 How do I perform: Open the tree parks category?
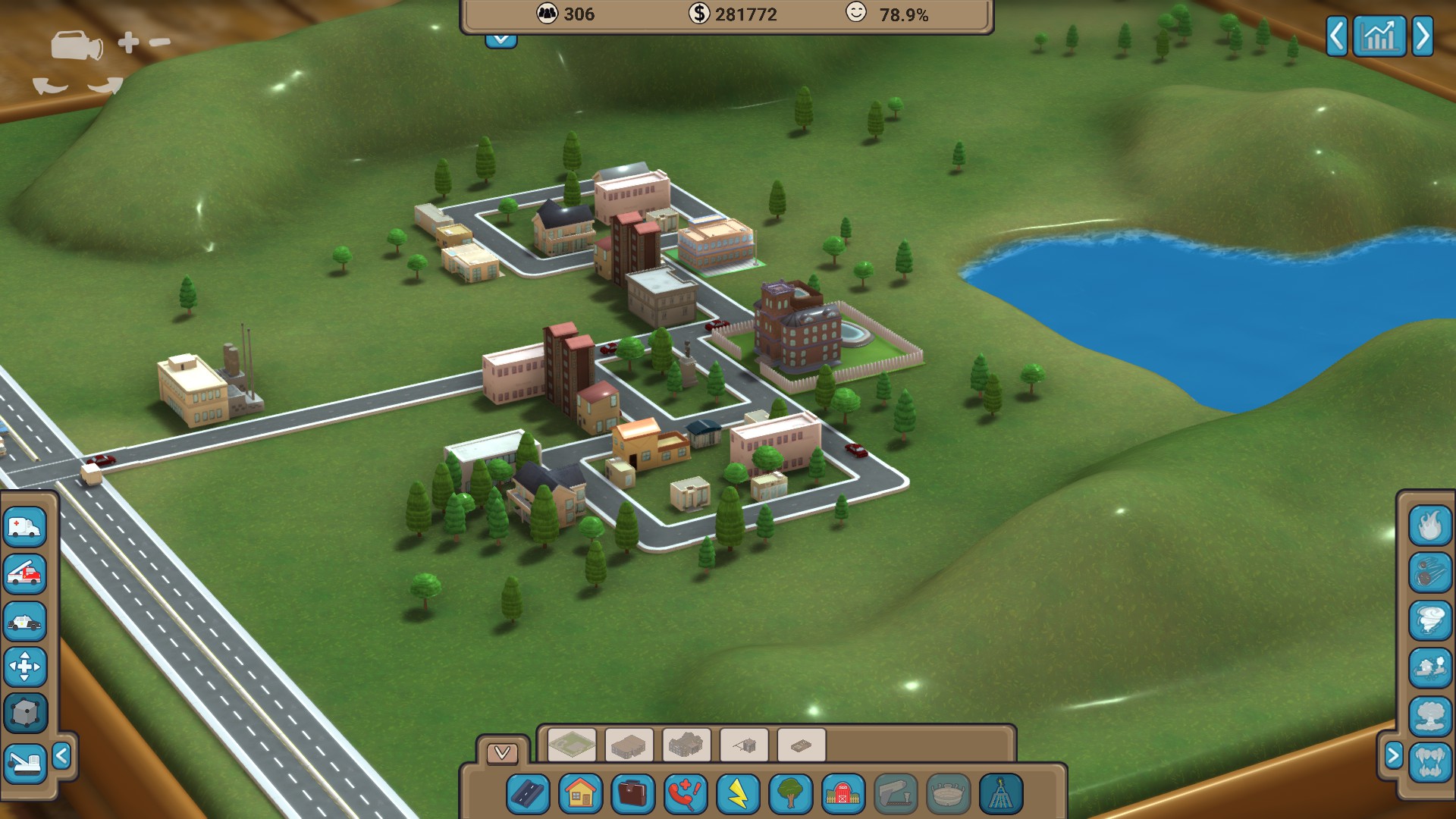[x=790, y=795]
